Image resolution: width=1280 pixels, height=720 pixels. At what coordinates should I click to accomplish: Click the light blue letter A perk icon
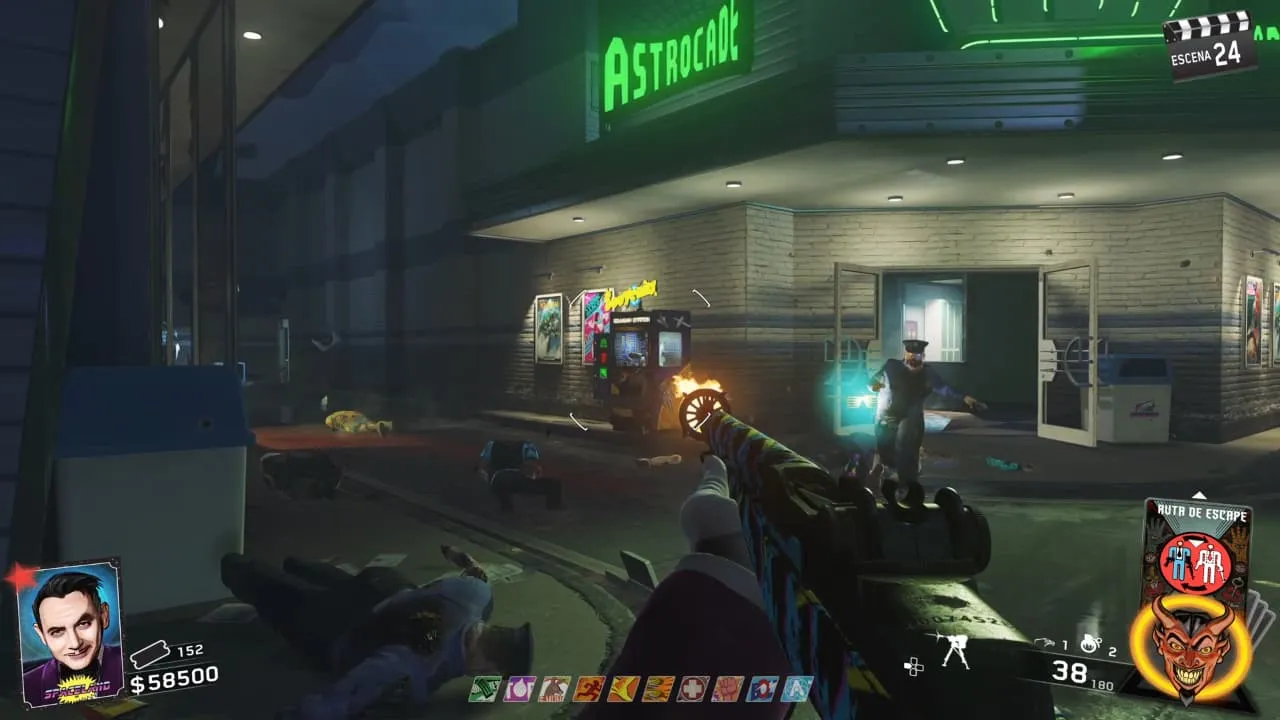click(797, 688)
